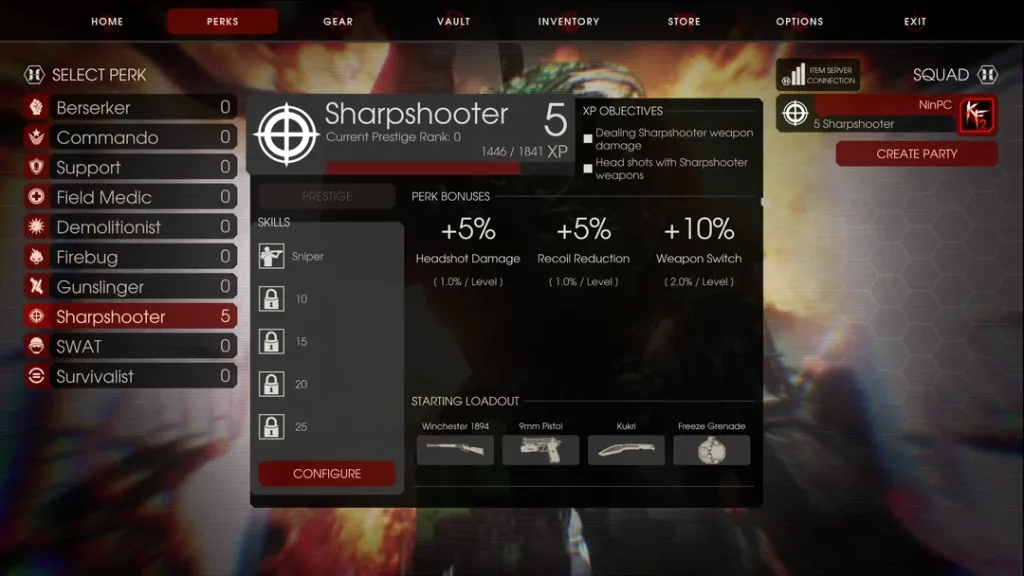Select the Gunslinger perk
1024x576 pixels.
pos(131,287)
